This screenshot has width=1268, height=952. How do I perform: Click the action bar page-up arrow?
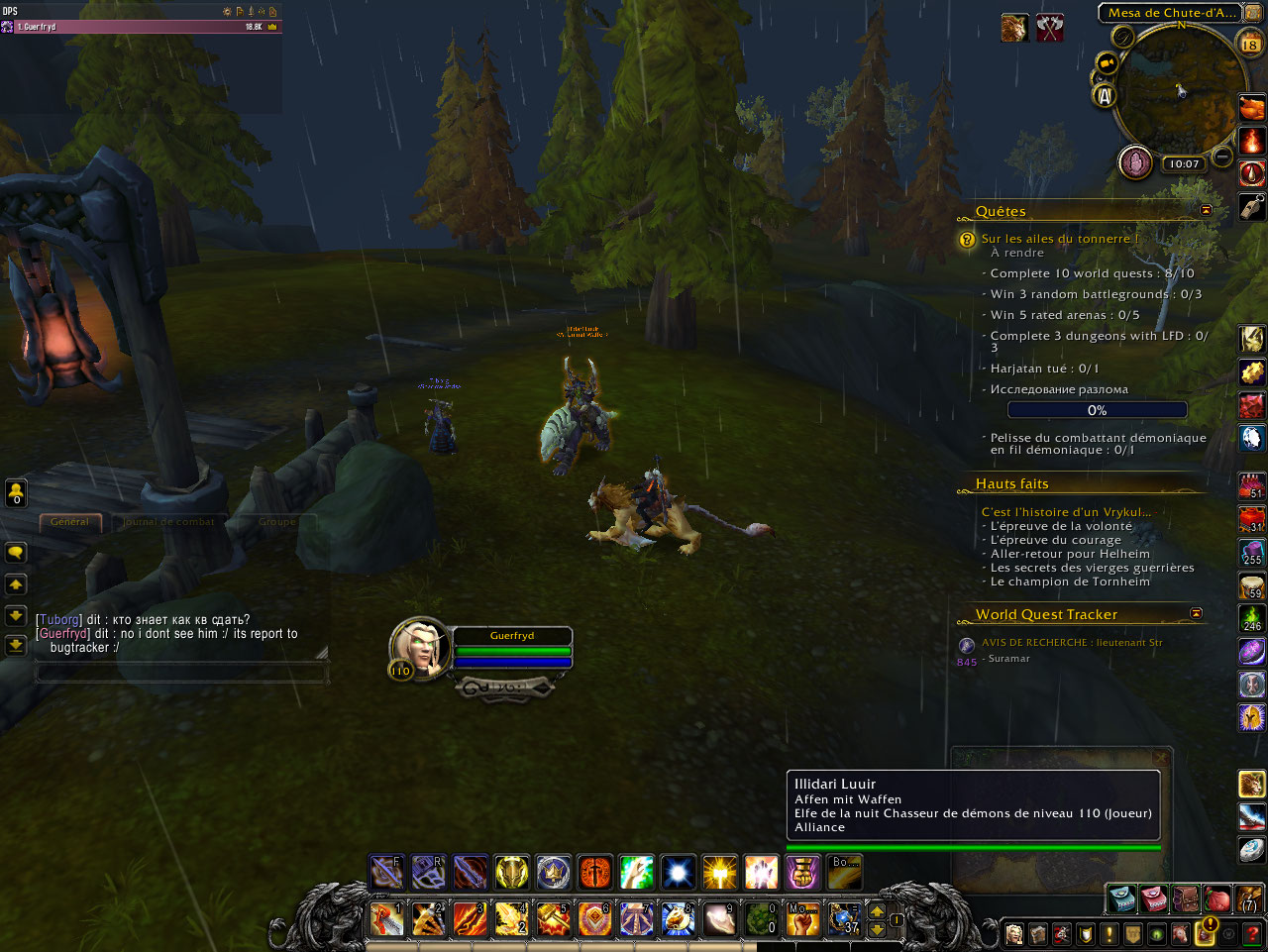click(877, 910)
